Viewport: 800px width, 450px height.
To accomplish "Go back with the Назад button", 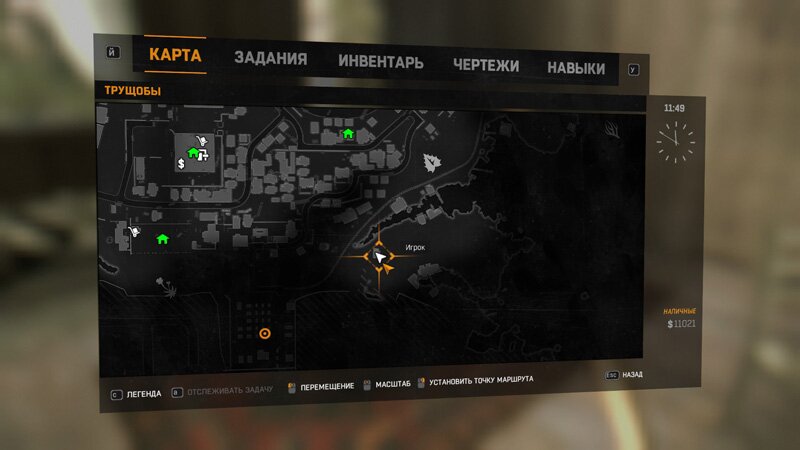I will (x=631, y=376).
